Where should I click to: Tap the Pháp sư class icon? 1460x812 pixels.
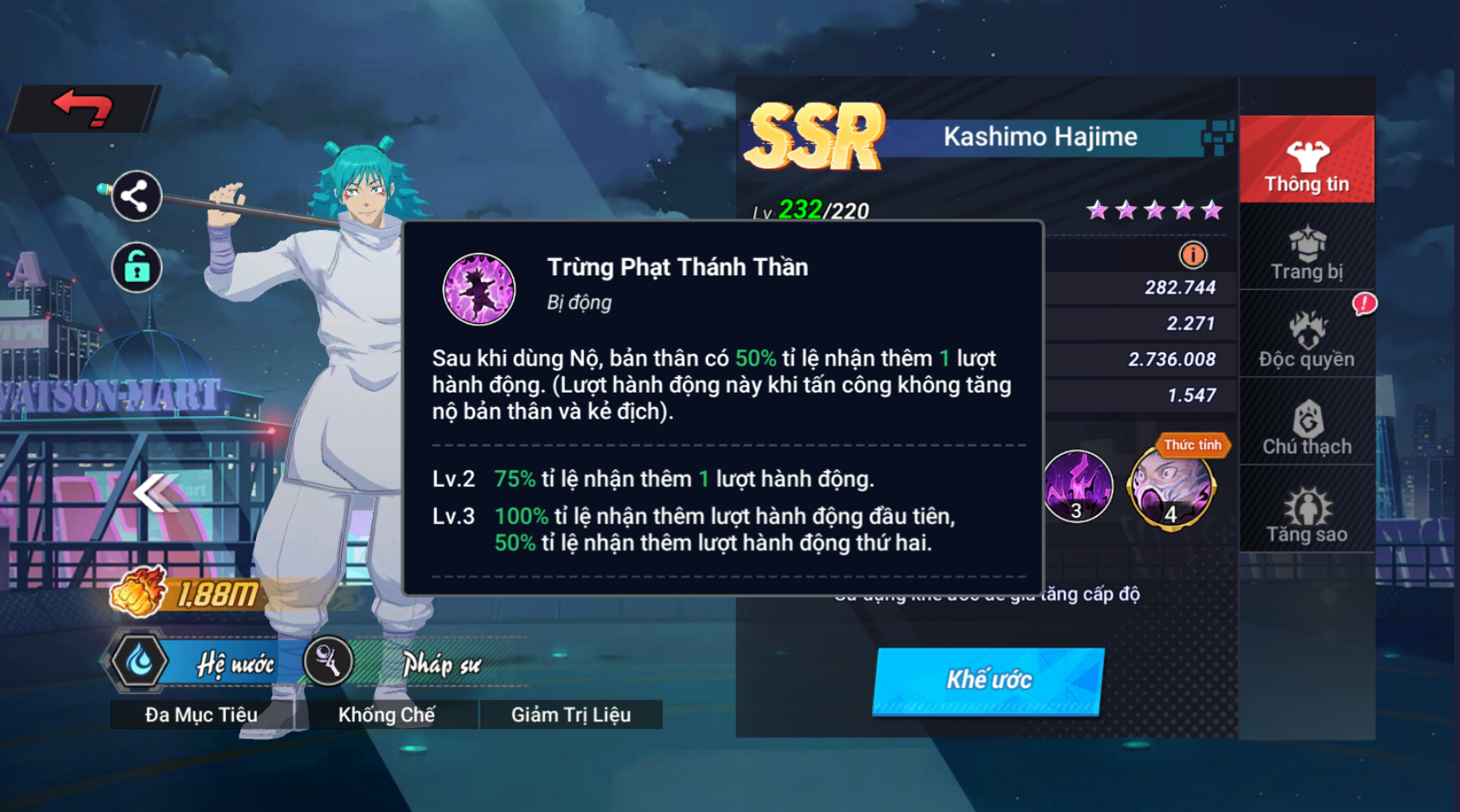329,662
